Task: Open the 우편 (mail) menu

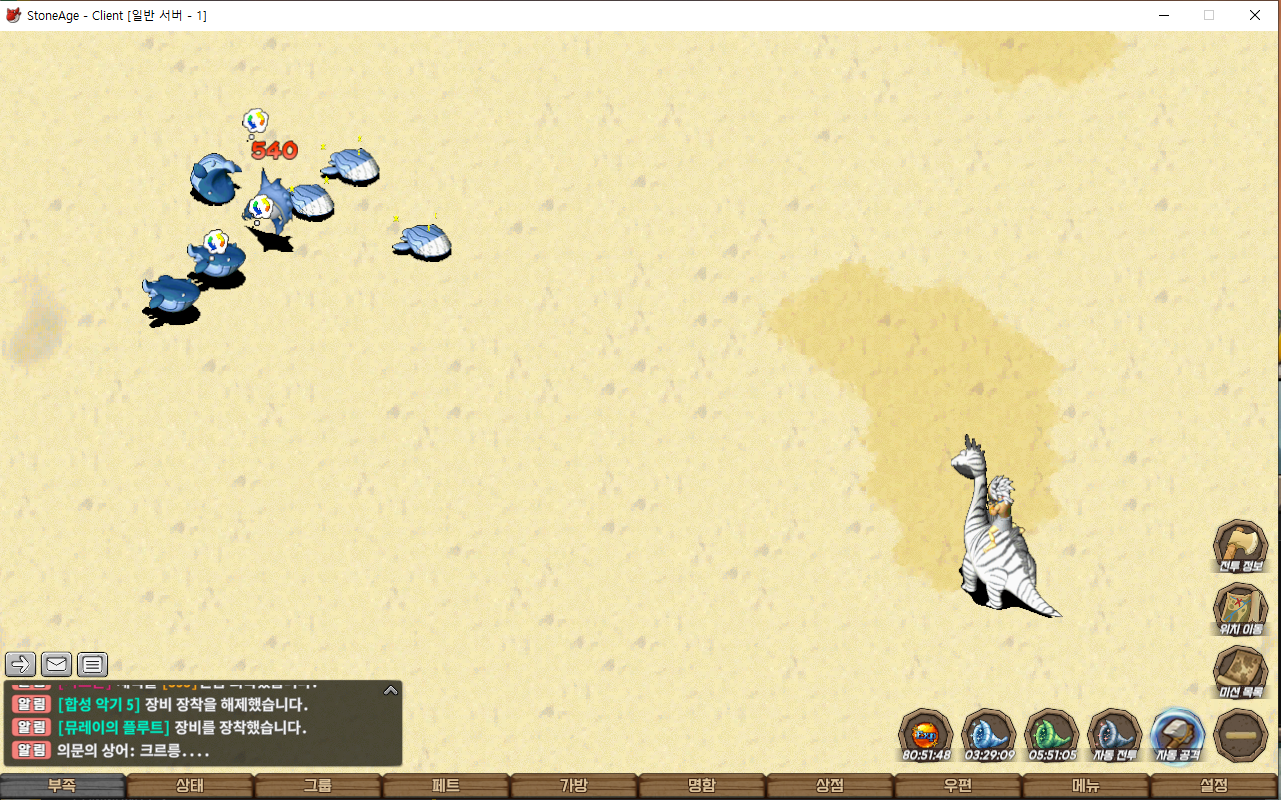Action: (958, 786)
